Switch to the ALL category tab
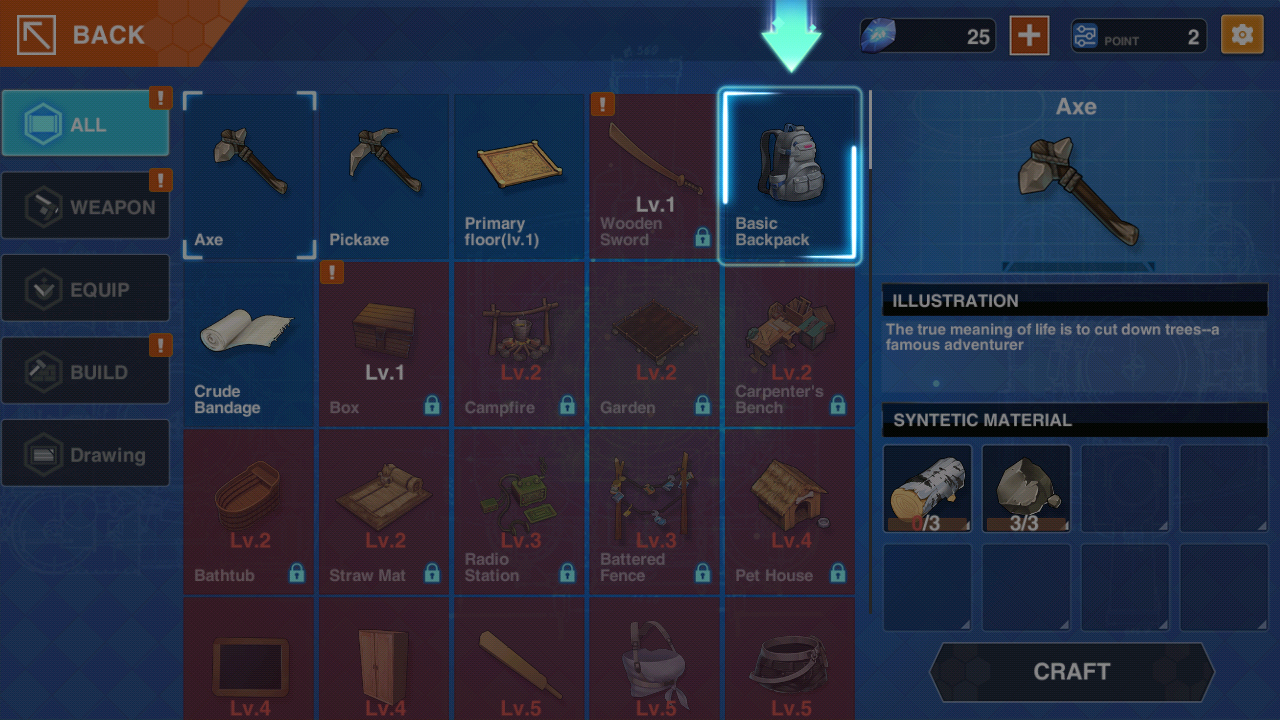 point(86,124)
